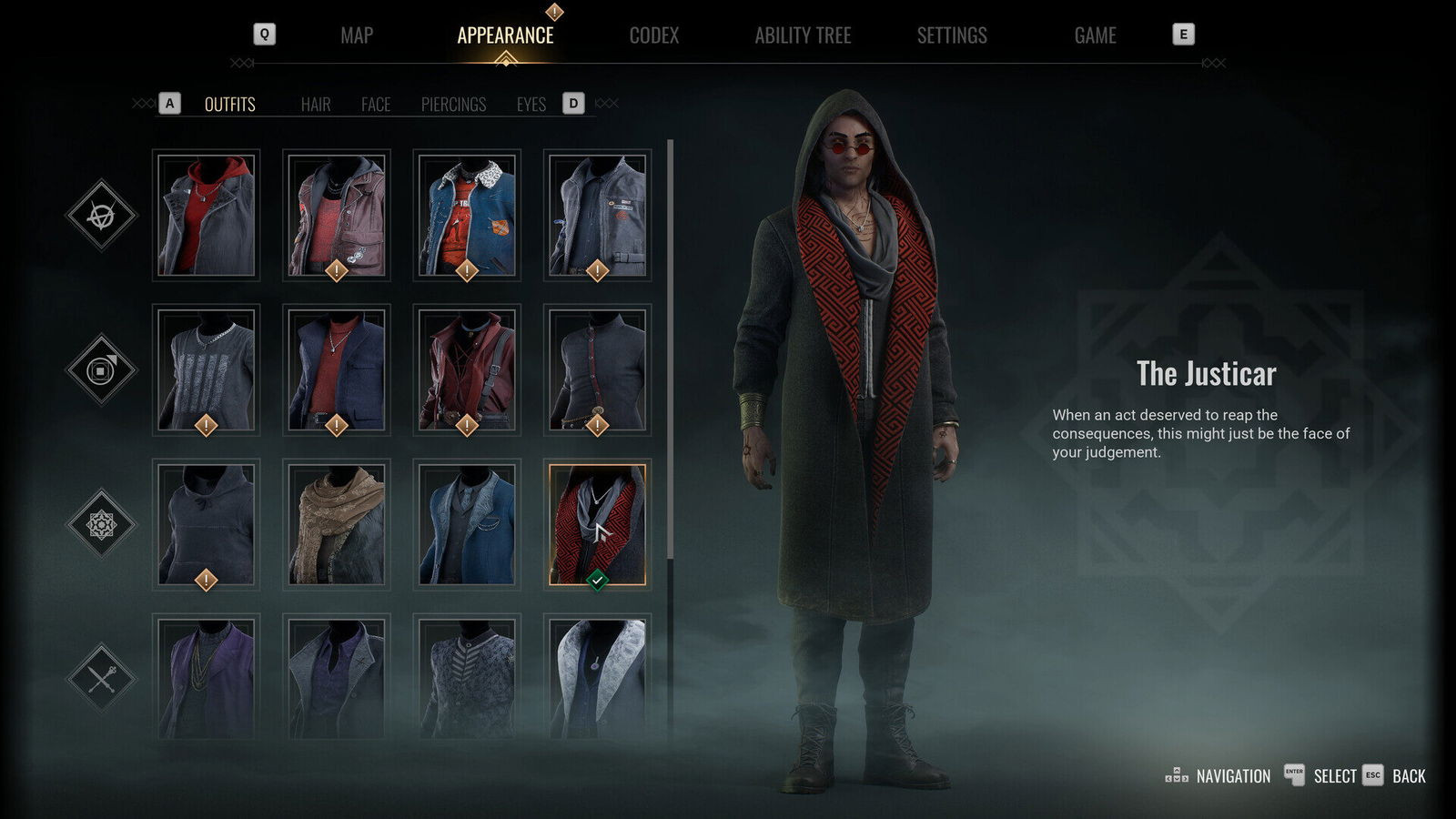This screenshot has width=1456, height=819.
Task: Open the gear-emblem outfit category on the sidebar
Action: pos(103,525)
